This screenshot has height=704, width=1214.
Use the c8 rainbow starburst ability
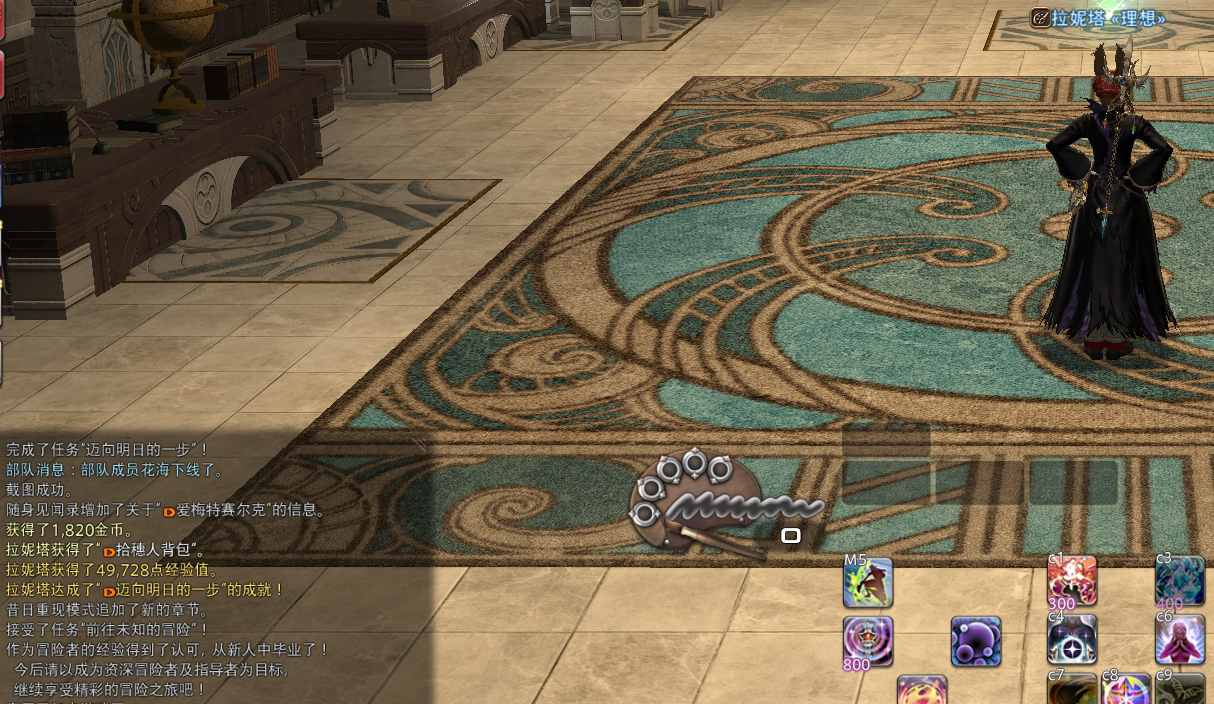(1126, 691)
